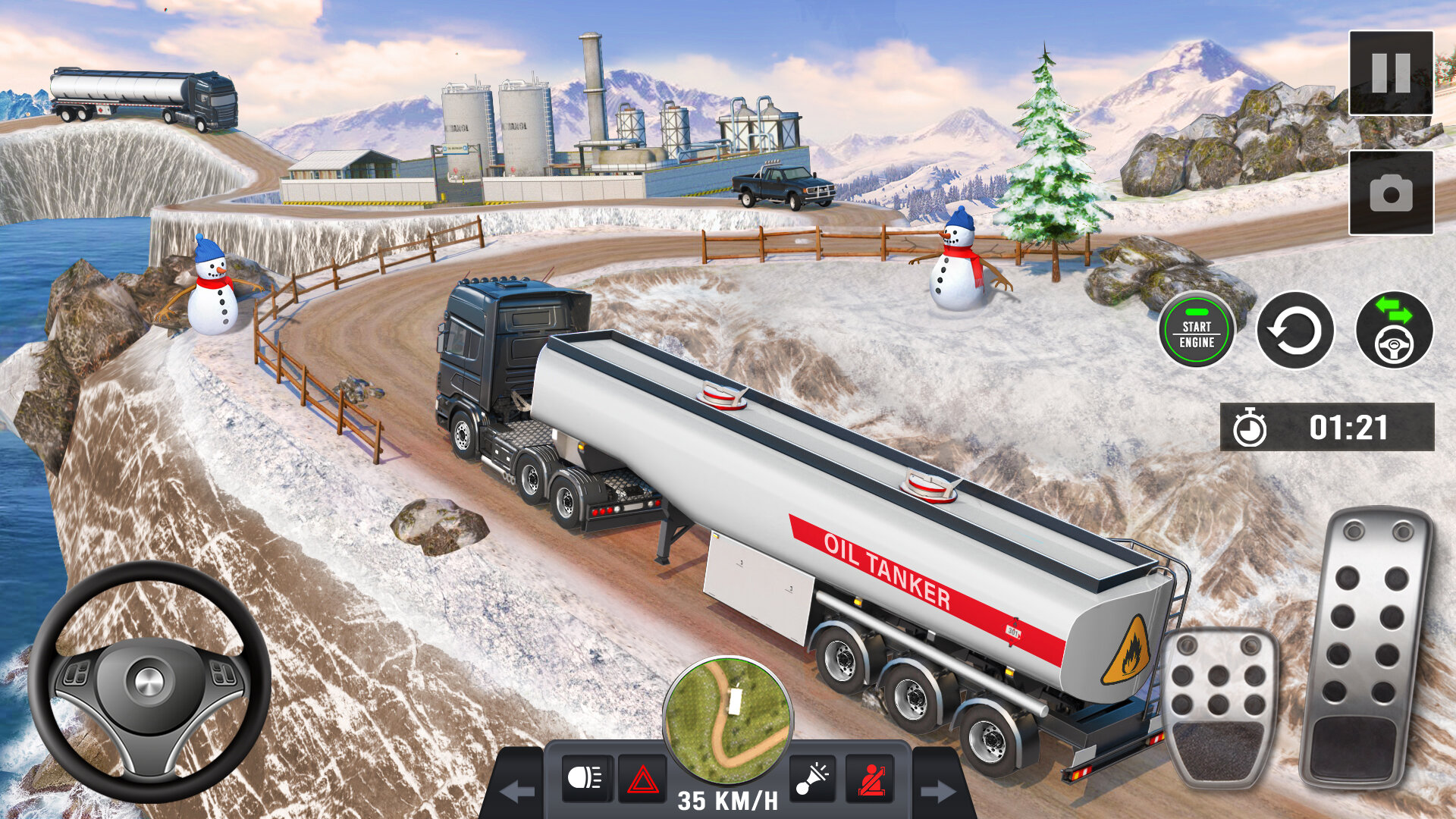Image resolution: width=1456 pixels, height=819 pixels.
Task: Hit the Start Engine button
Action: point(1197,330)
